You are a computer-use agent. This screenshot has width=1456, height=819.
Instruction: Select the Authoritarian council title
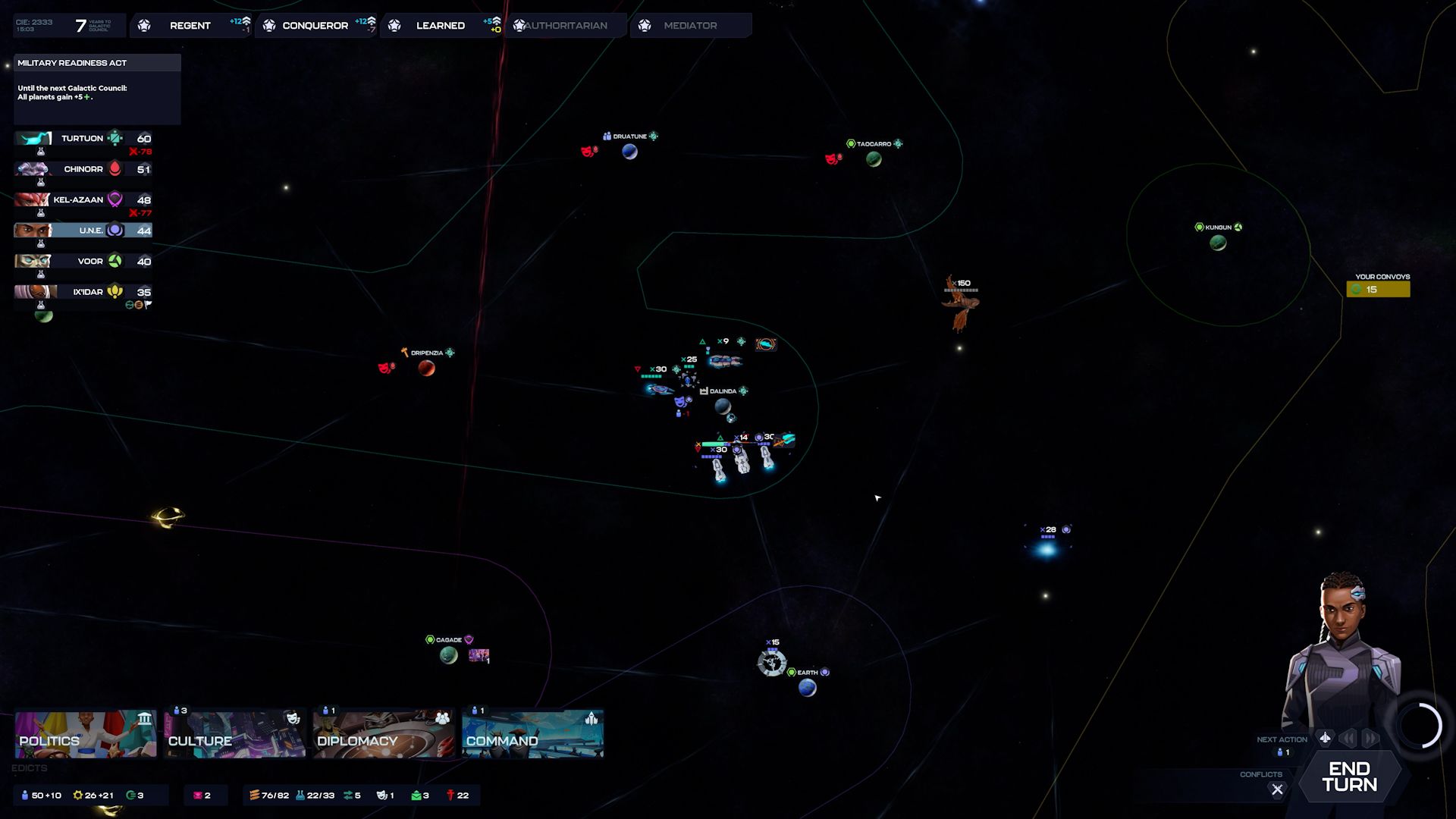(566, 26)
